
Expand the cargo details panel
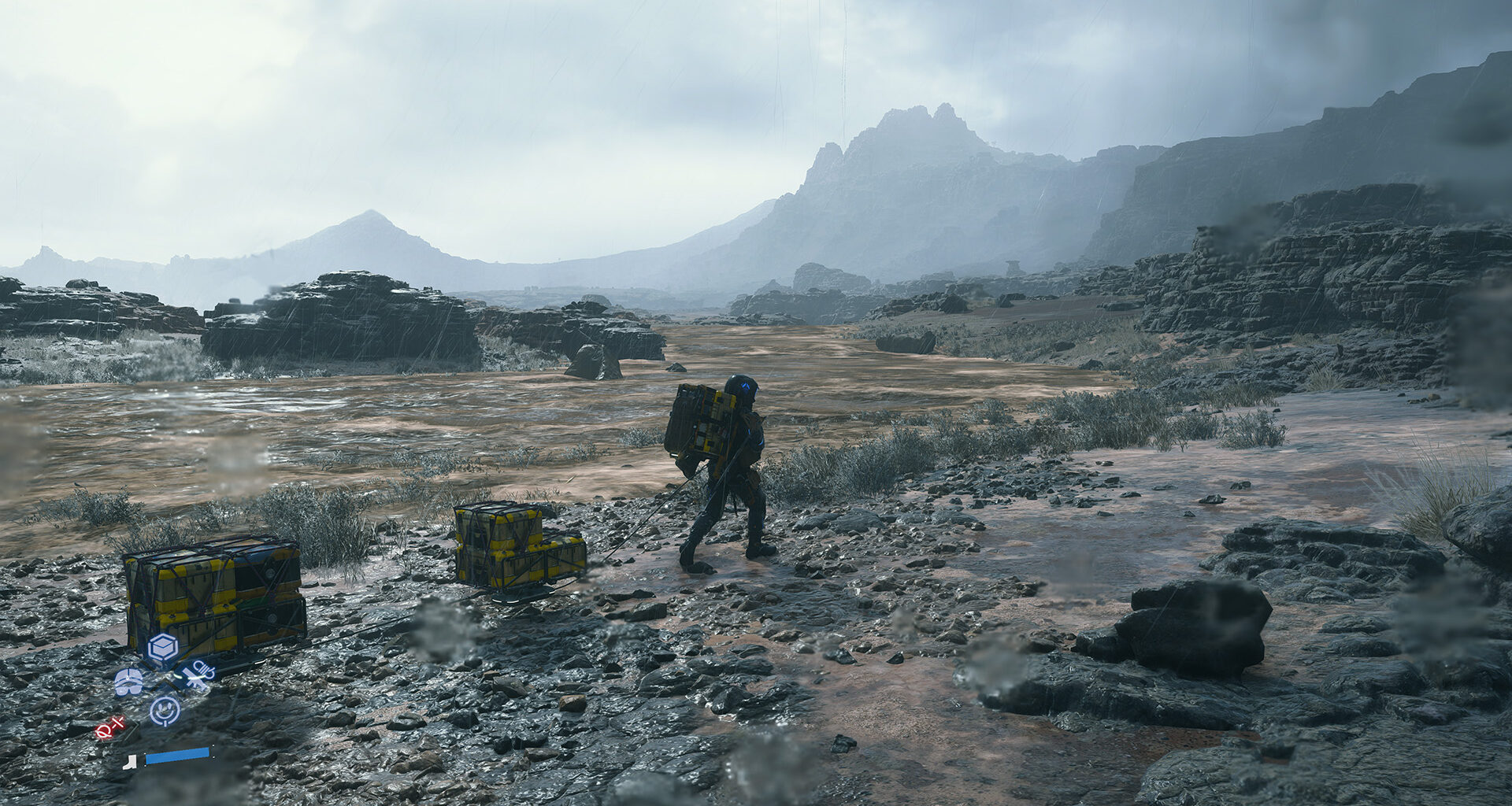pos(161,647)
